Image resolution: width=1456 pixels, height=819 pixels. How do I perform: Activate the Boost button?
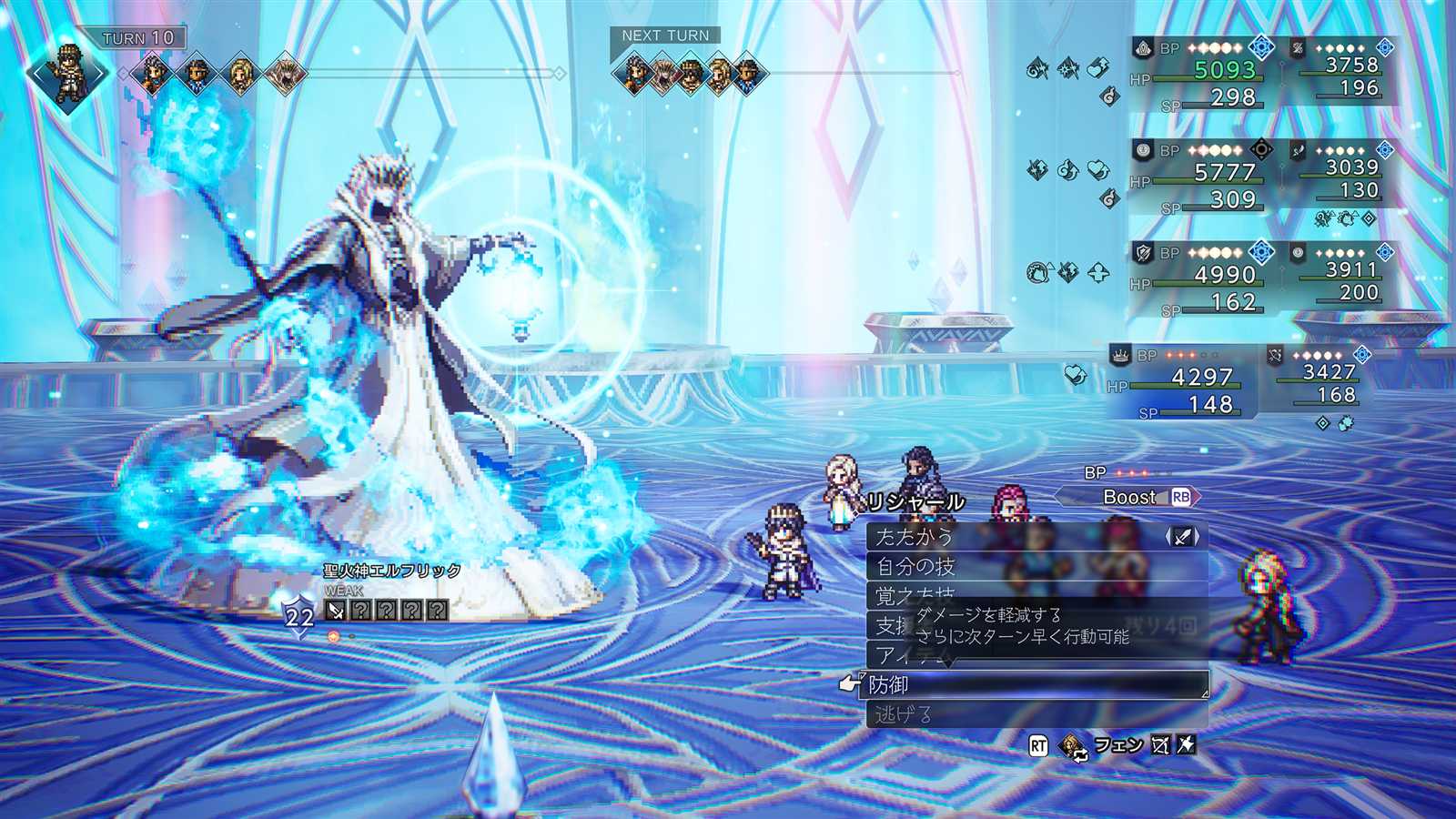coord(1130,497)
